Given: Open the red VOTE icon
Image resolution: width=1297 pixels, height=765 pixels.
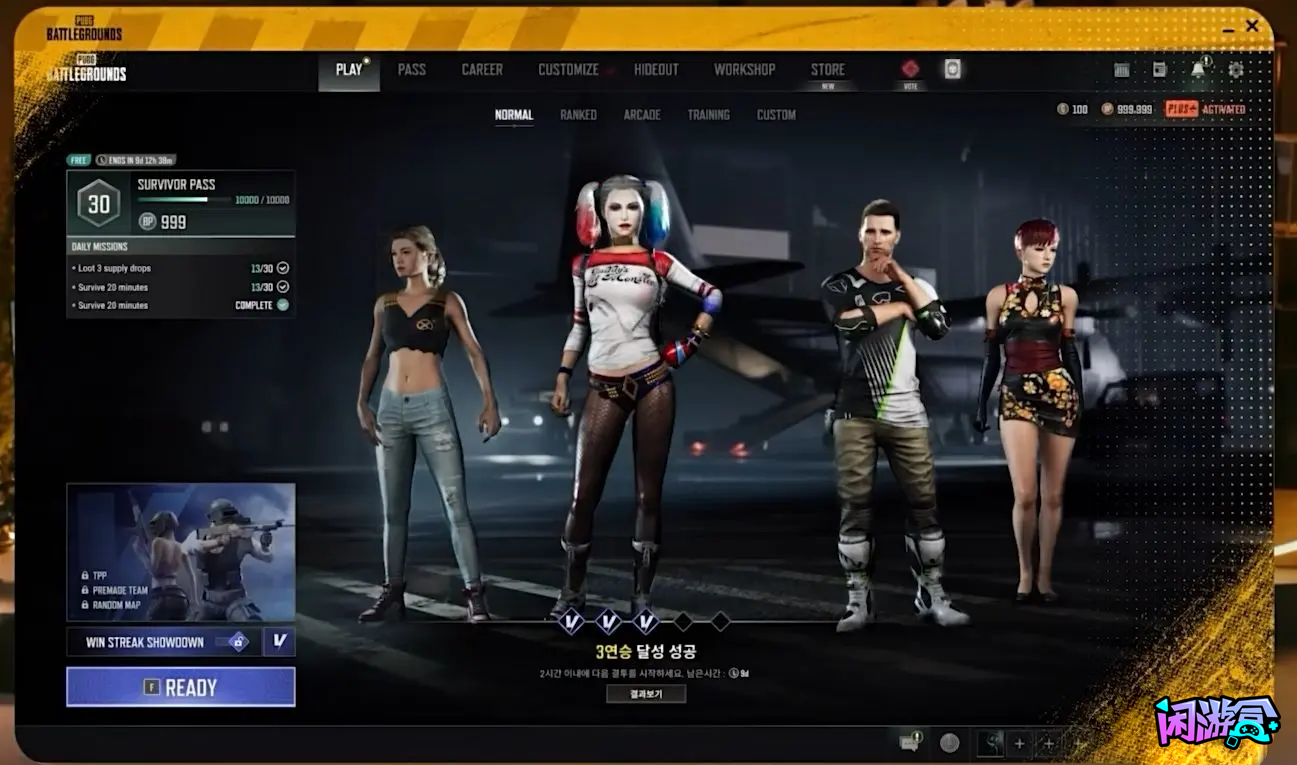Looking at the screenshot, I should (x=910, y=70).
